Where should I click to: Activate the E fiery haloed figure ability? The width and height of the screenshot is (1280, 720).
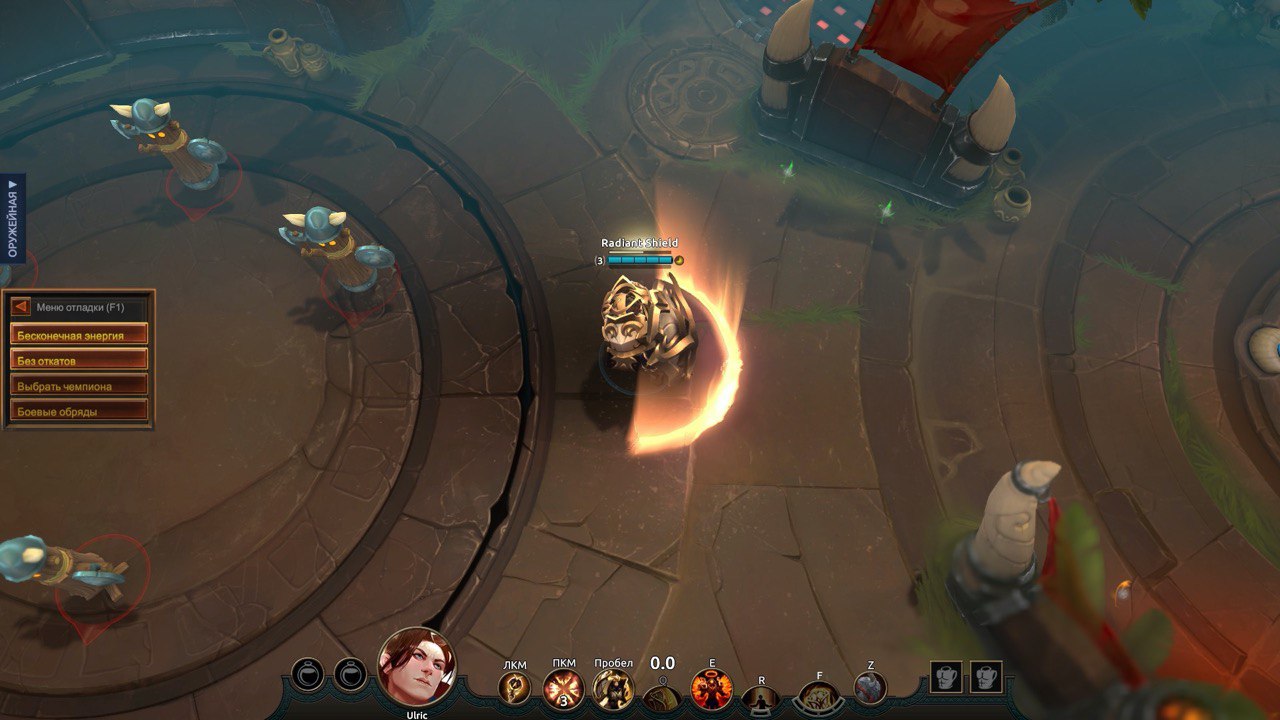(x=712, y=689)
